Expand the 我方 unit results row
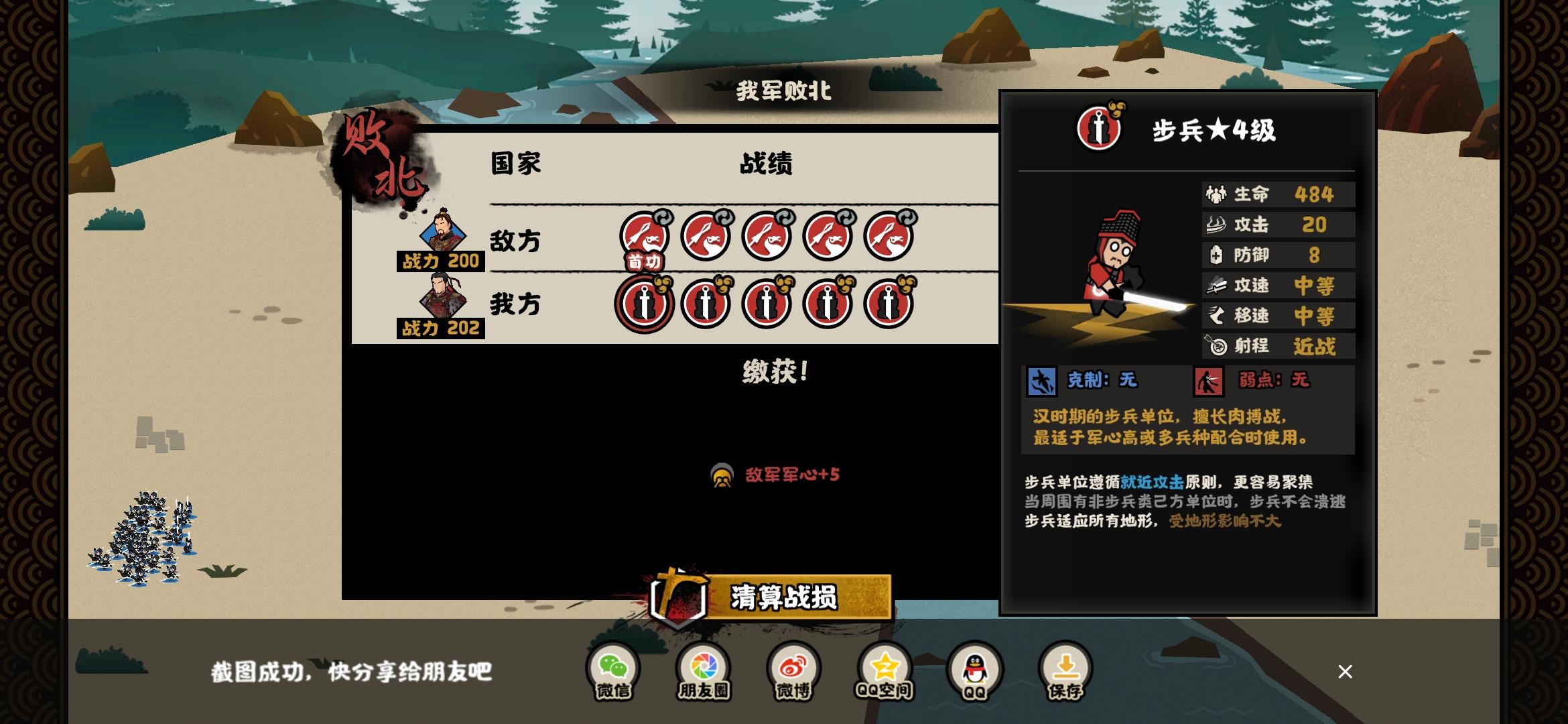This screenshot has width=1568, height=724. click(513, 306)
